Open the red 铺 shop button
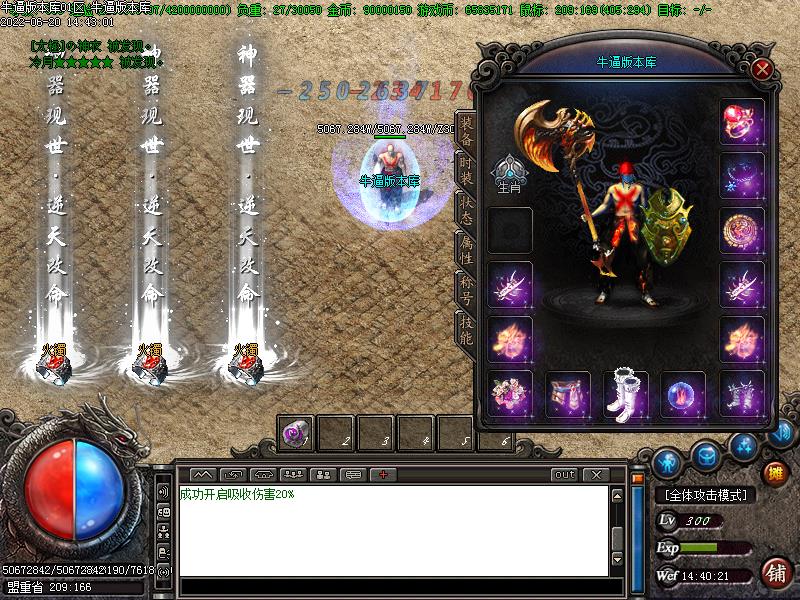 coord(774,572)
